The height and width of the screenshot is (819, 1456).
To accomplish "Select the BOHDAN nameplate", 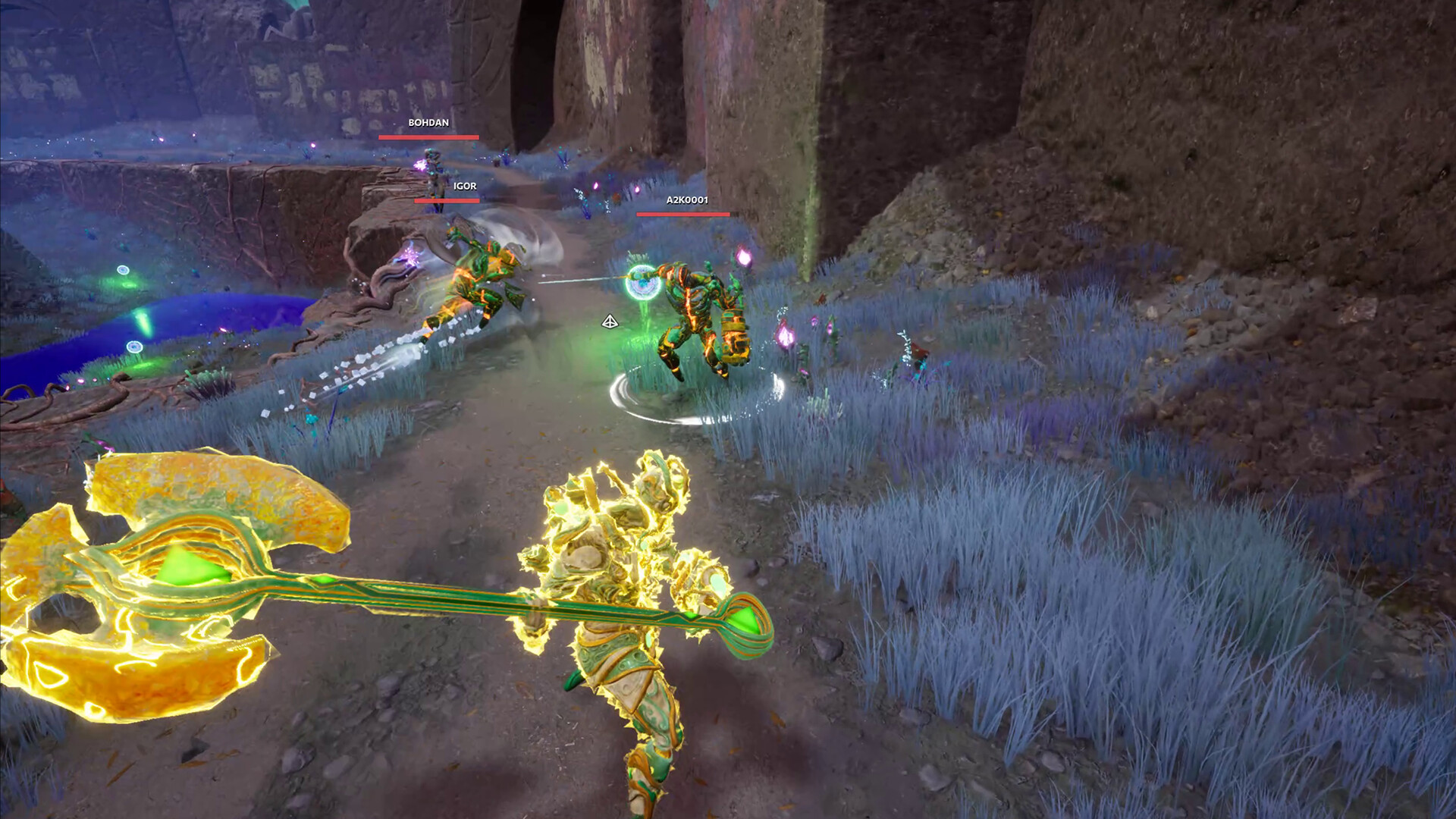I will pyautogui.click(x=428, y=121).
